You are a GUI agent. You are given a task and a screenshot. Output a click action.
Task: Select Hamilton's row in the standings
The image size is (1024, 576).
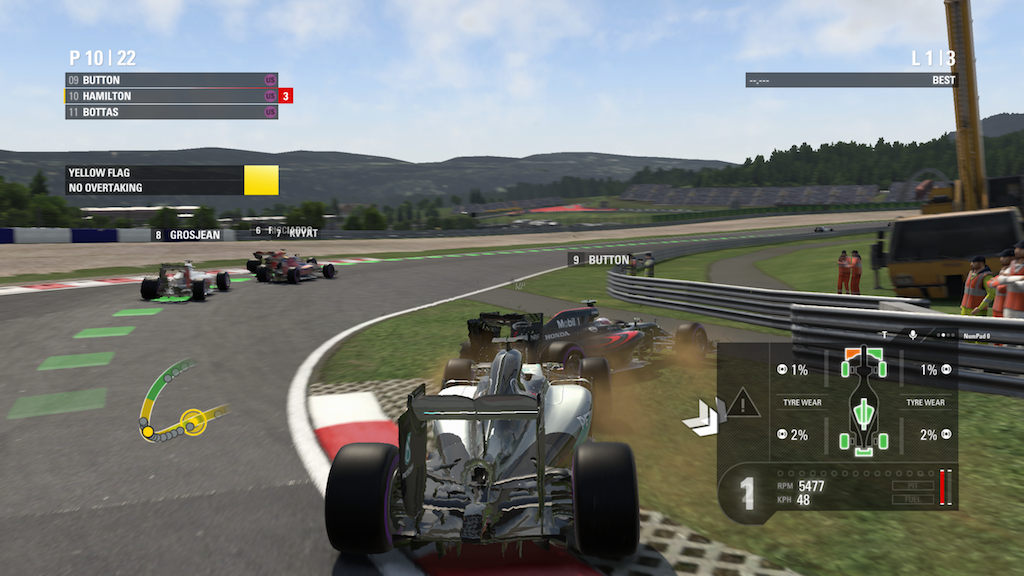tap(170, 96)
